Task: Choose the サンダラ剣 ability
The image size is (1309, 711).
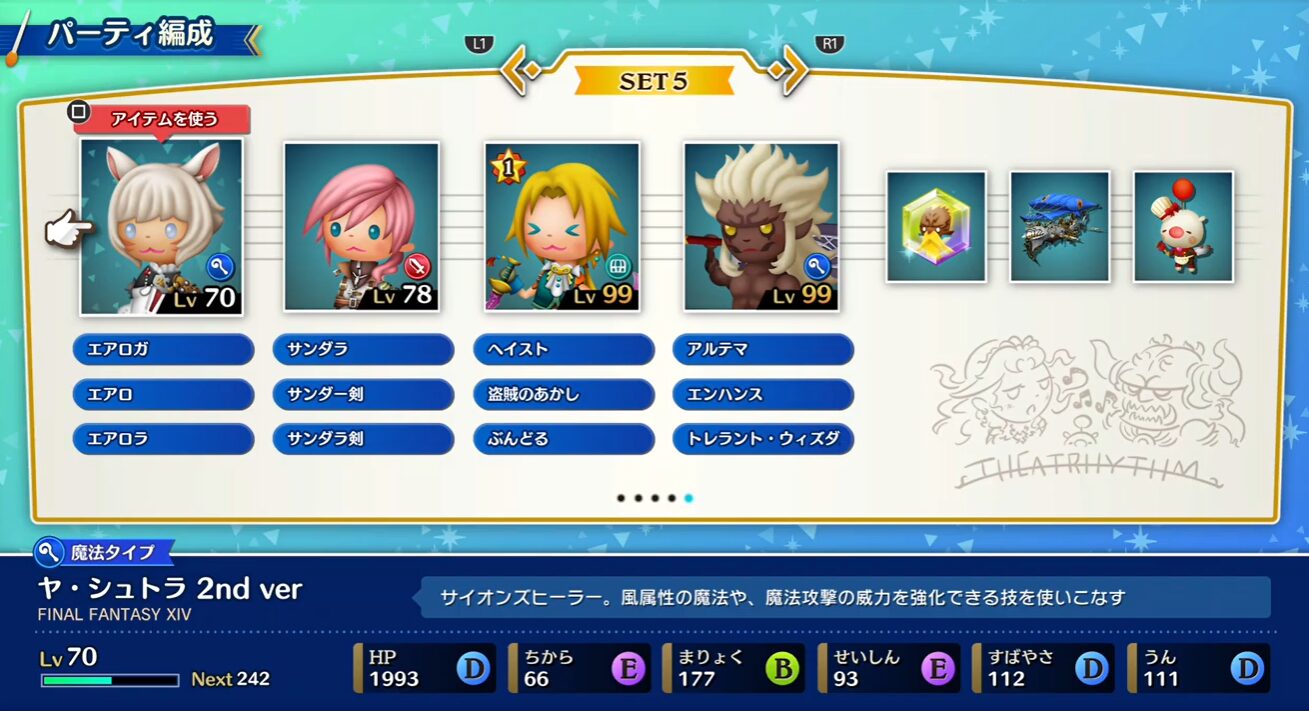Action: (x=363, y=439)
